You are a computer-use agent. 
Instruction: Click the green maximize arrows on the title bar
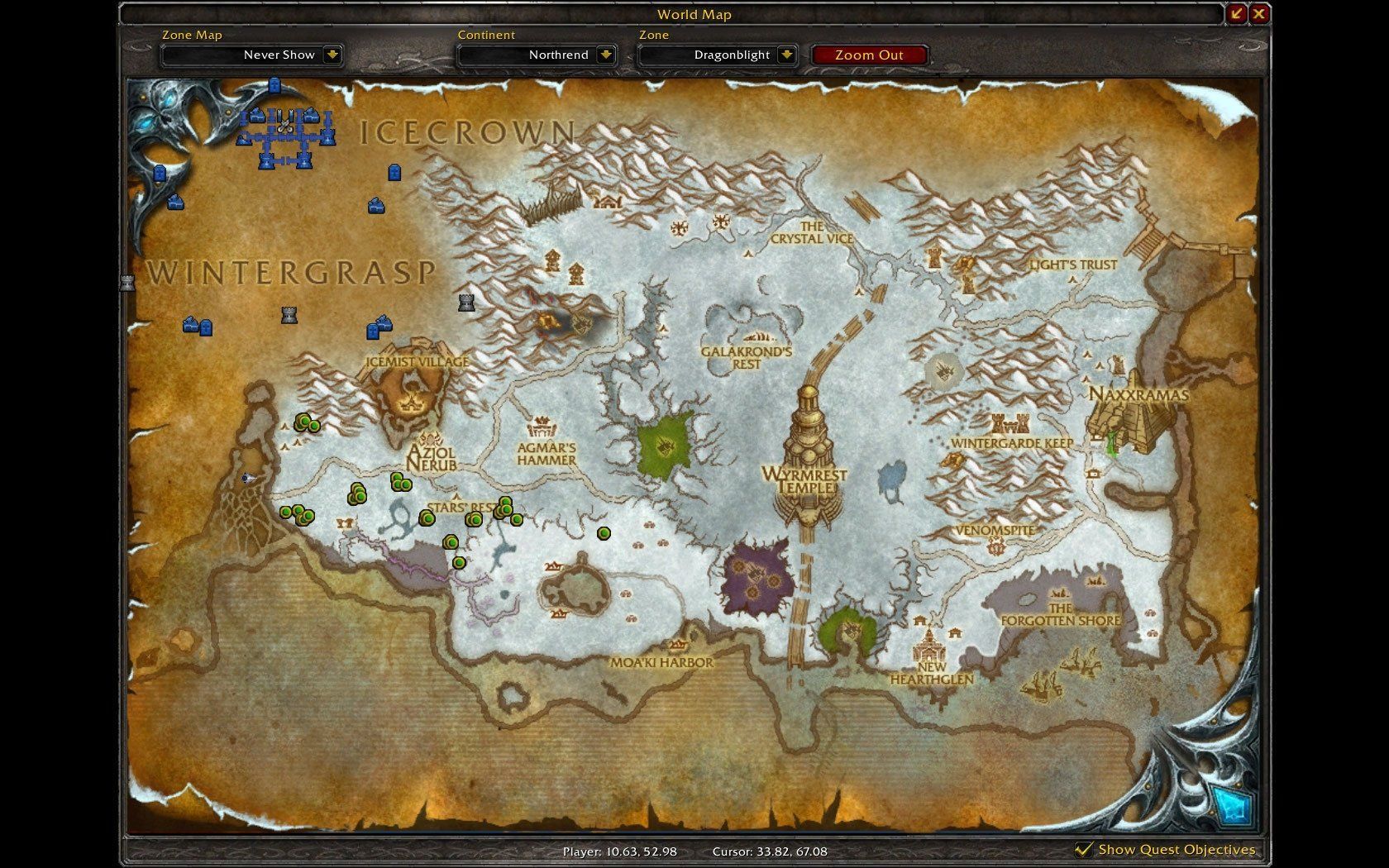(1235, 13)
